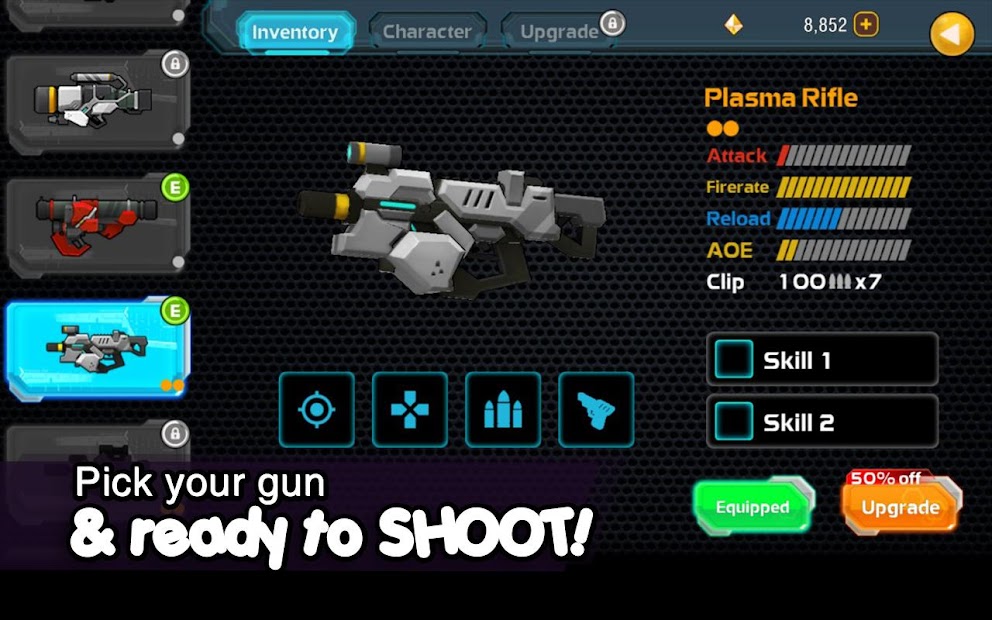The width and height of the screenshot is (992, 620).
Task: Select the locked white launcher weapon slot
Action: pyautogui.click(x=97, y=101)
